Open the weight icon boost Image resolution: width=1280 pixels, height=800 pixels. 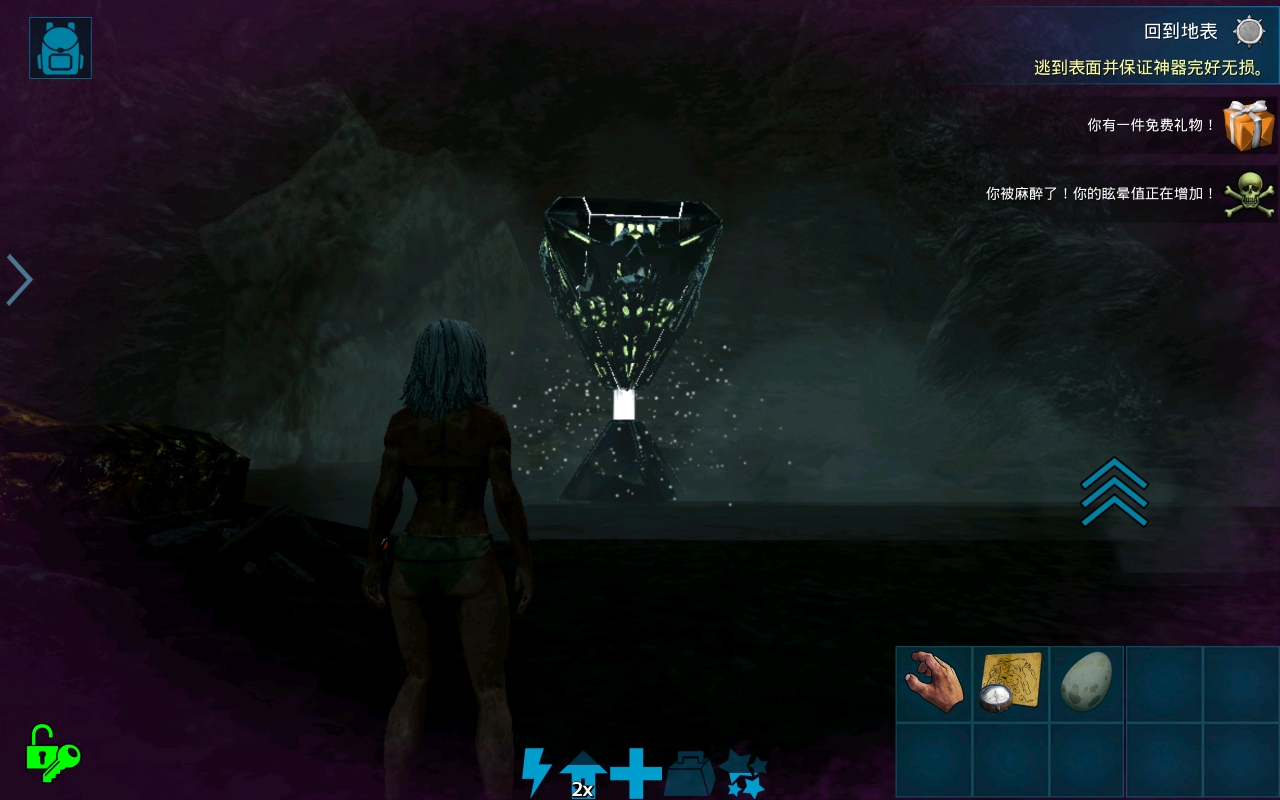(x=689, y=773)
